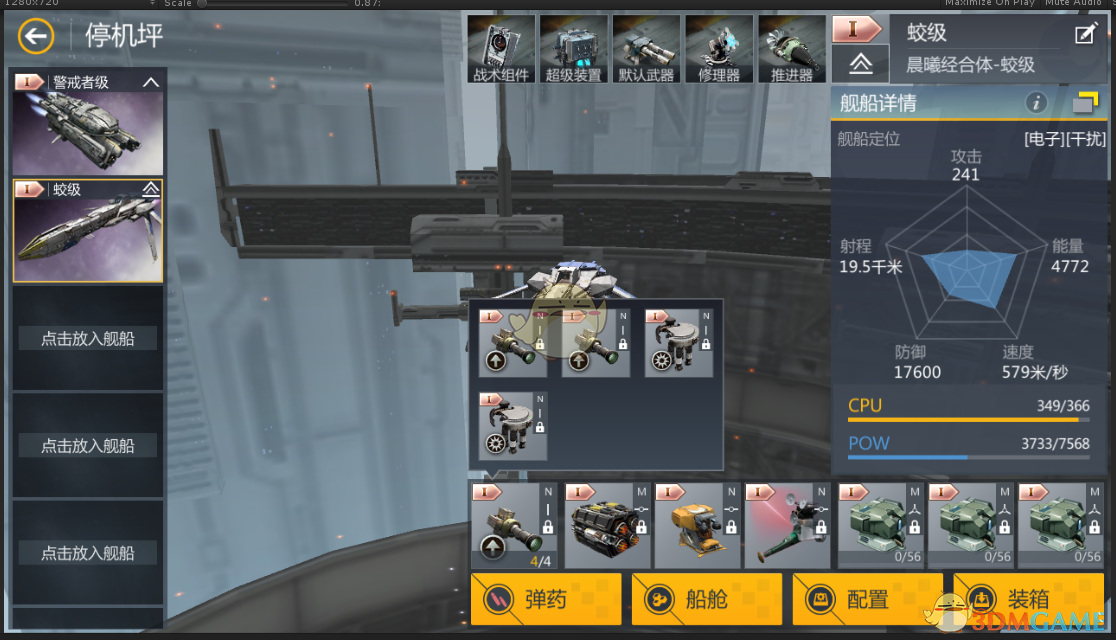Screen dimensions: 1116x640
Task: Show the 修理器 category
Action: 719,49
